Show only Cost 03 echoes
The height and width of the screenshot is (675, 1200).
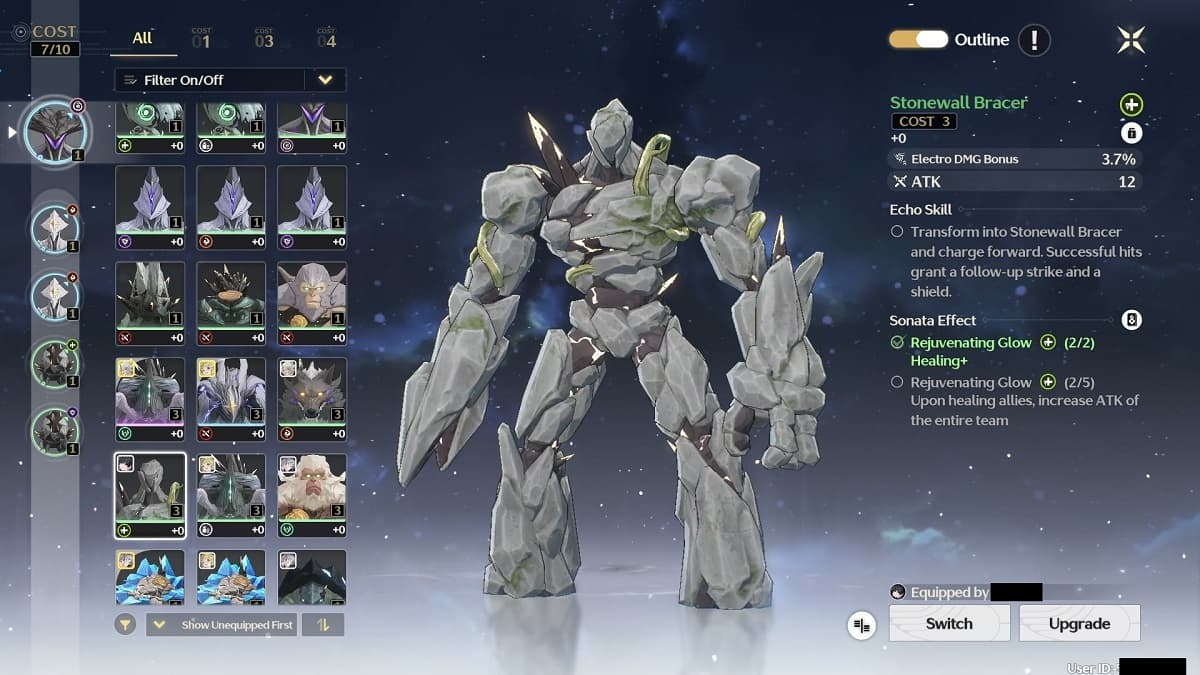point(264,39)
